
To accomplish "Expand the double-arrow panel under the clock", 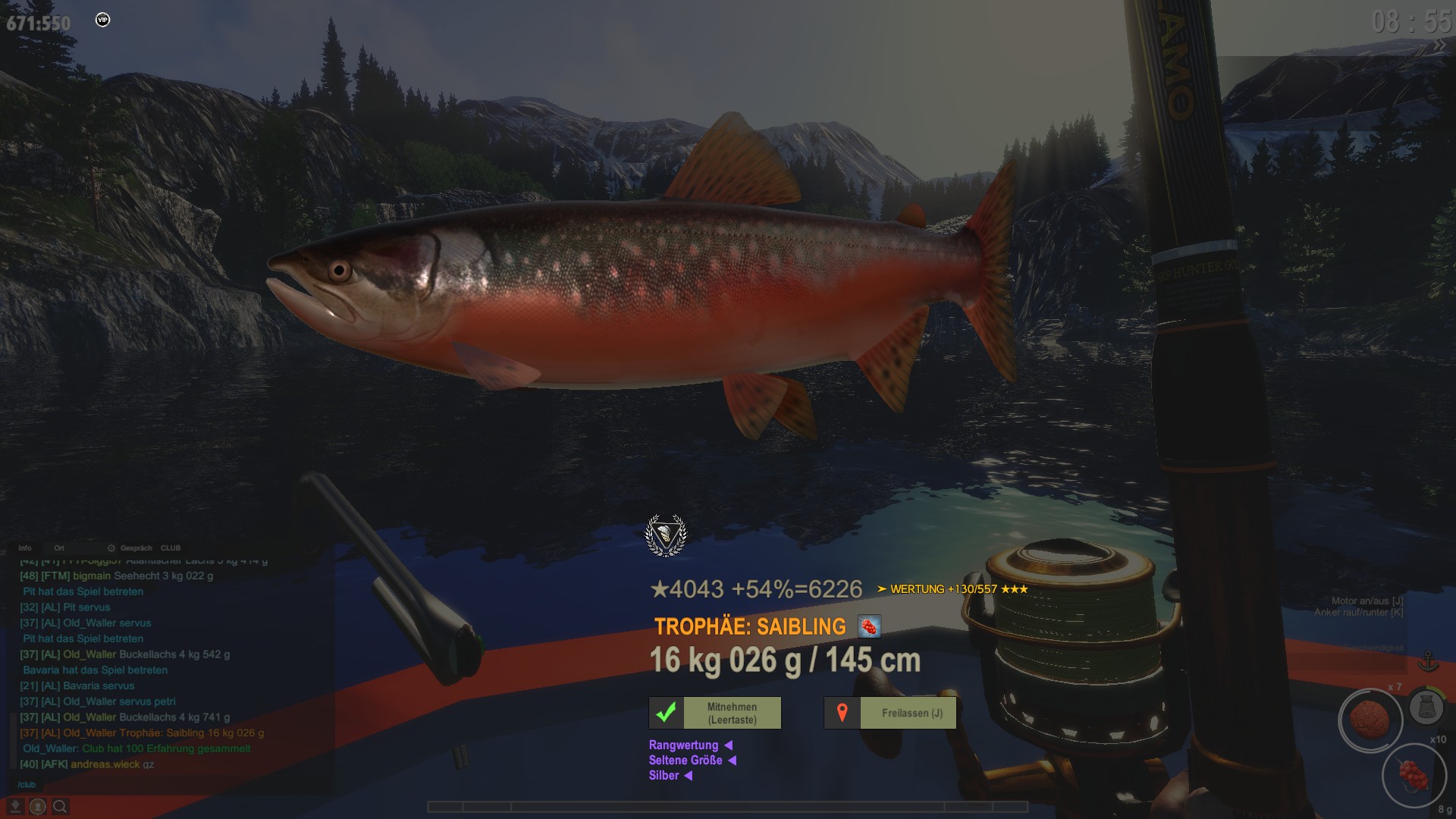I will pyautogui.click(x=1439, y=45).
